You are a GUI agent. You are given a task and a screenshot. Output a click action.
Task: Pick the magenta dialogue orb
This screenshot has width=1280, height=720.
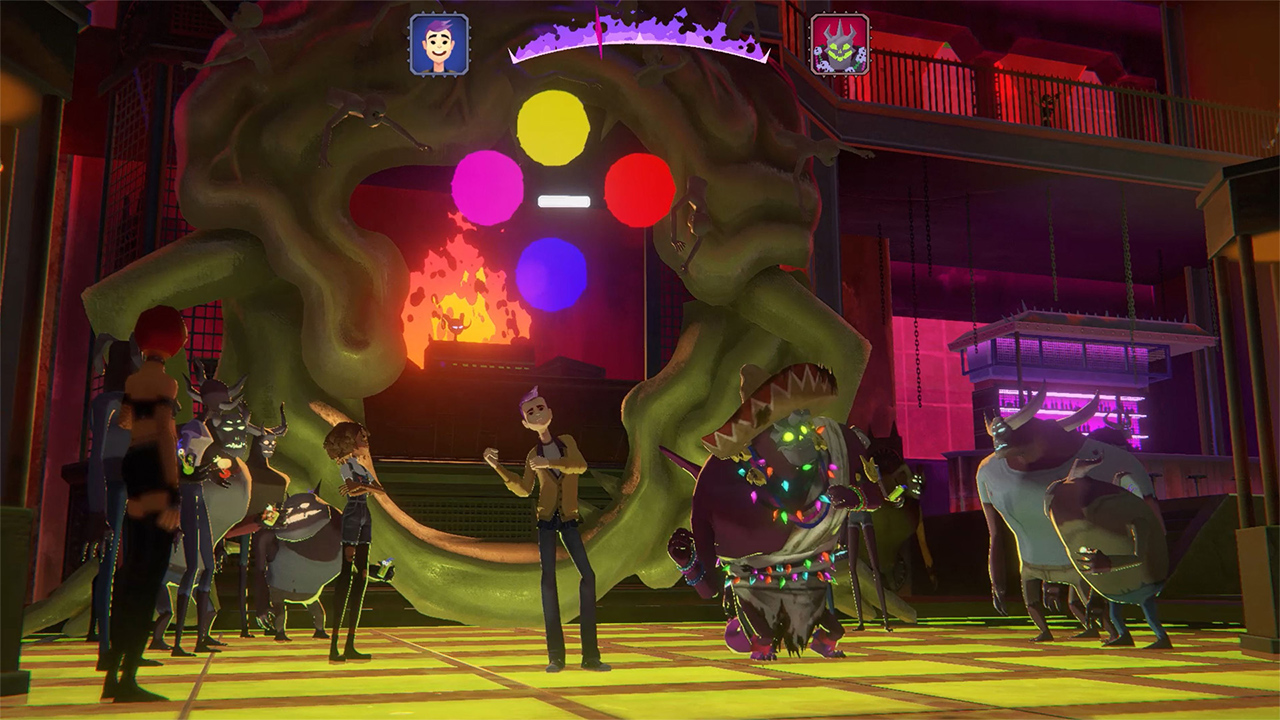487,189
